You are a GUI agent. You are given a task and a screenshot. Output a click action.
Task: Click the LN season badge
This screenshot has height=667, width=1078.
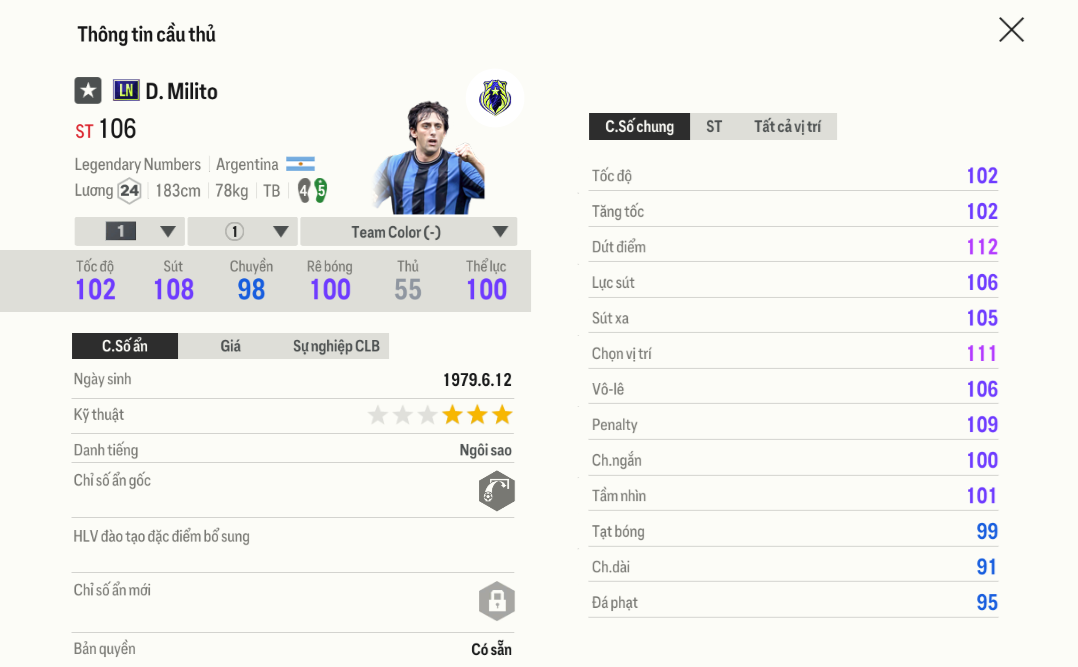click(126, 91)
